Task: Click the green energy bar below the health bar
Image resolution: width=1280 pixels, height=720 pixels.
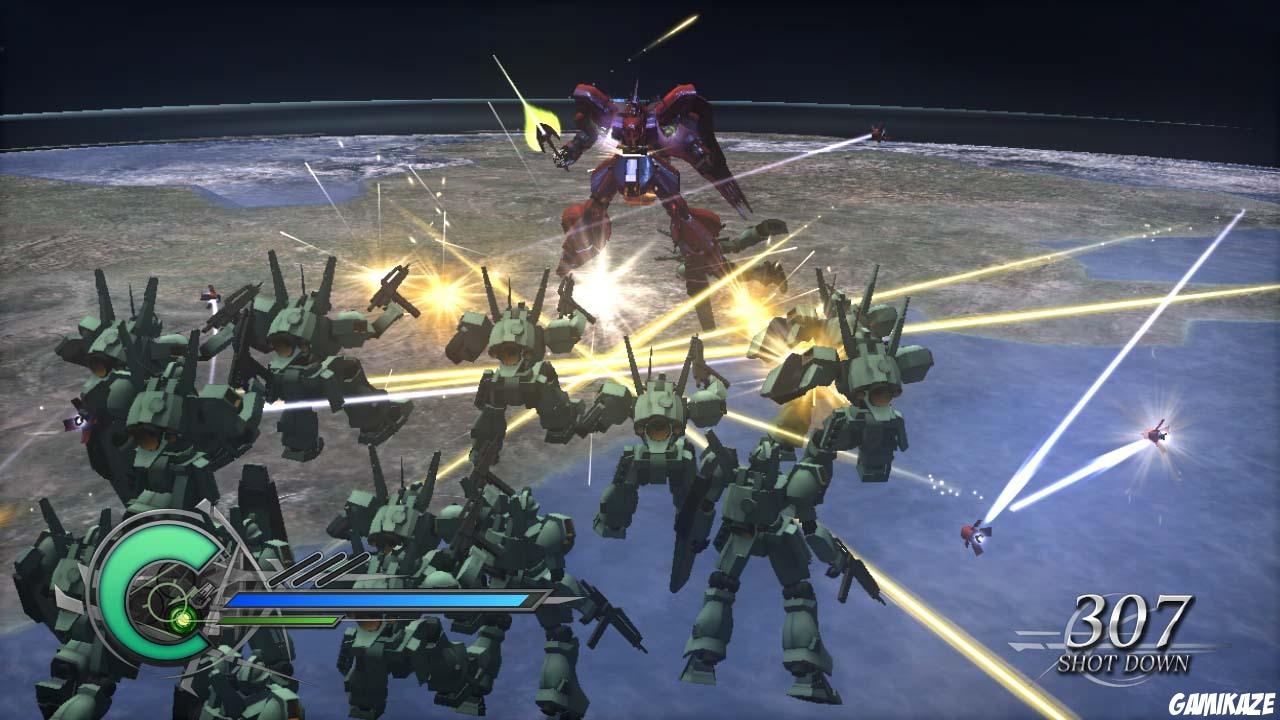Action: coord(280,620)
